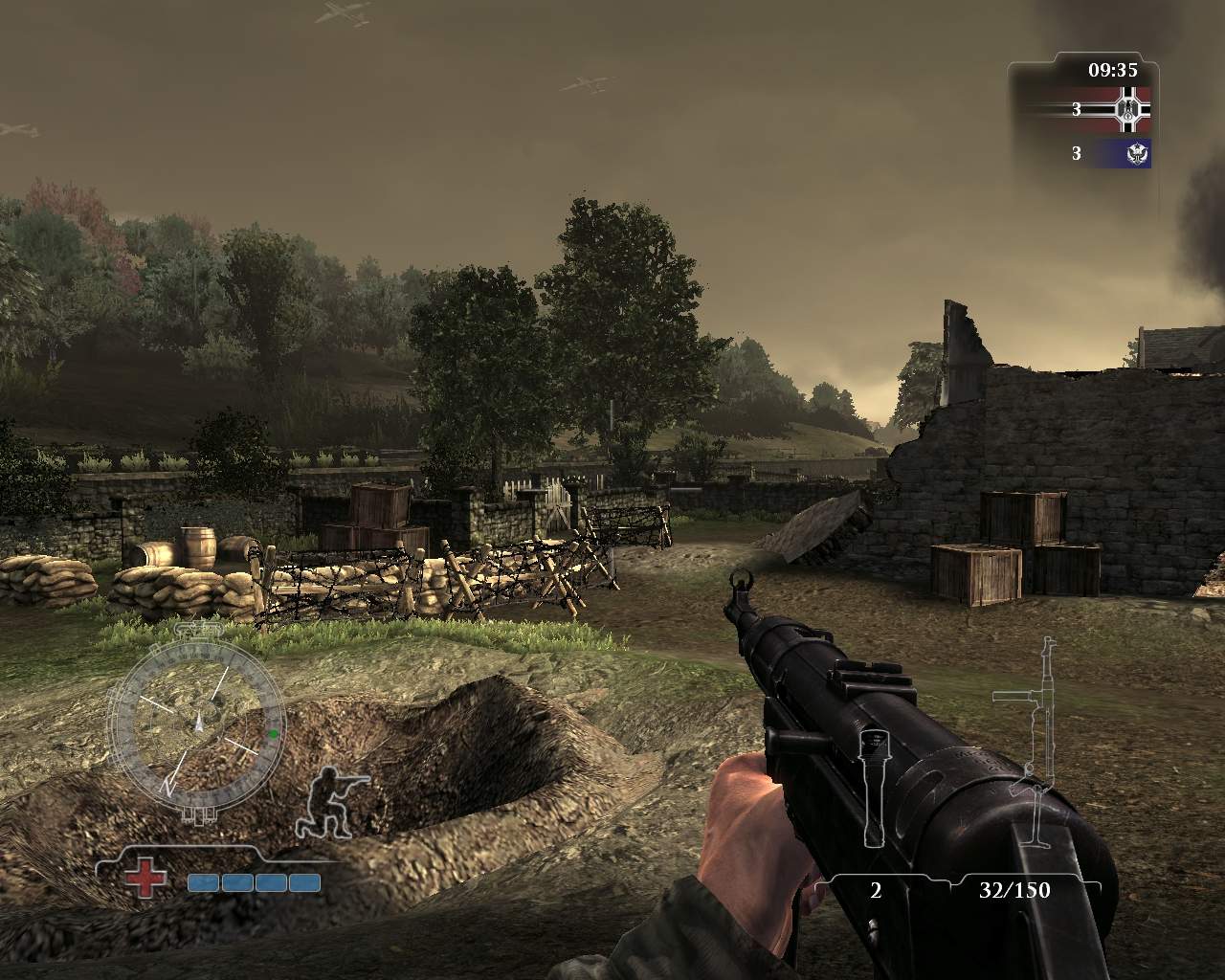Click the German team flag
This screenshot has width=1225, height=980.
1130,109
